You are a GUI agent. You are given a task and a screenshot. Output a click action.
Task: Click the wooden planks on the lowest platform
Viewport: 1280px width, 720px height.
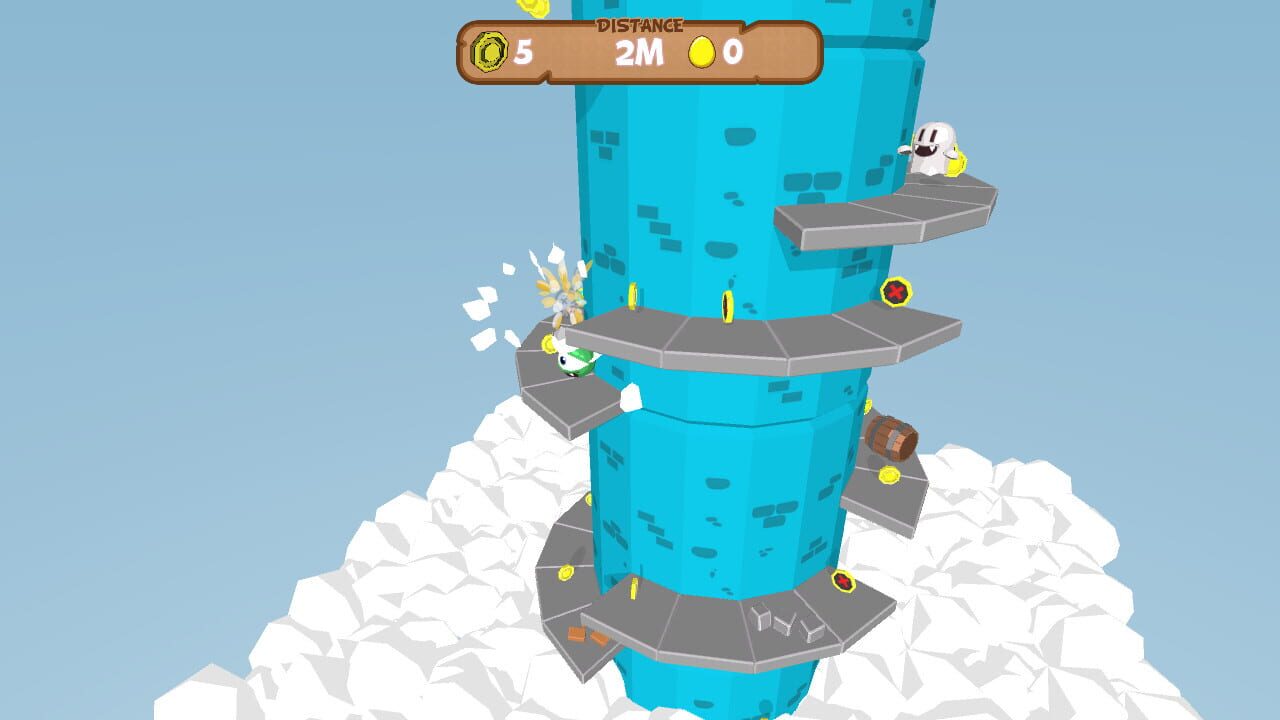587,635
